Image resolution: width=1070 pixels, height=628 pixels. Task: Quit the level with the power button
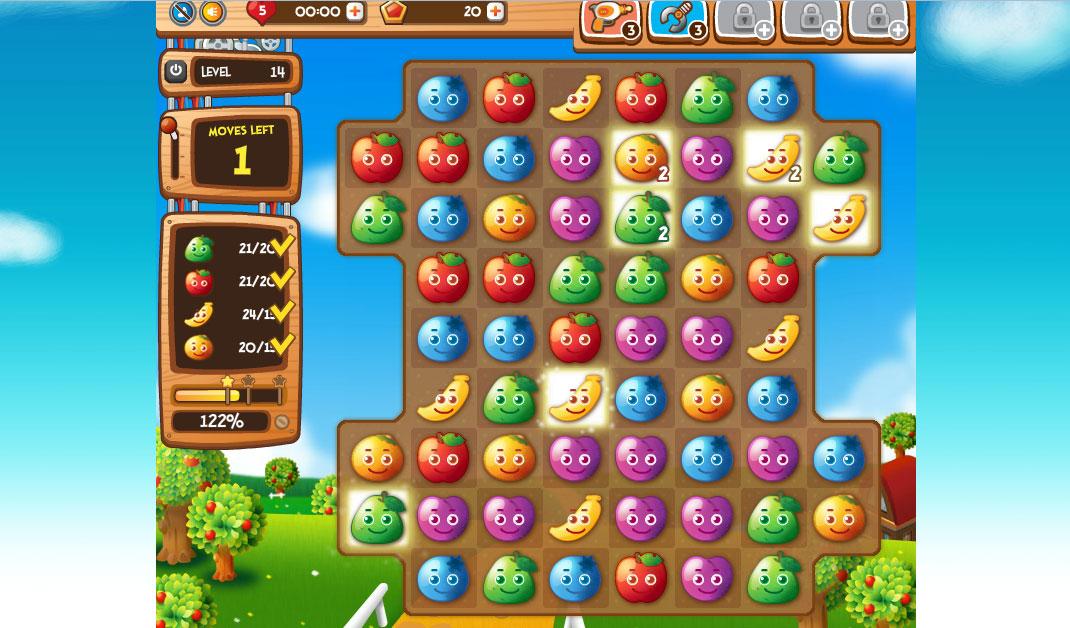[x=176, y=71]
